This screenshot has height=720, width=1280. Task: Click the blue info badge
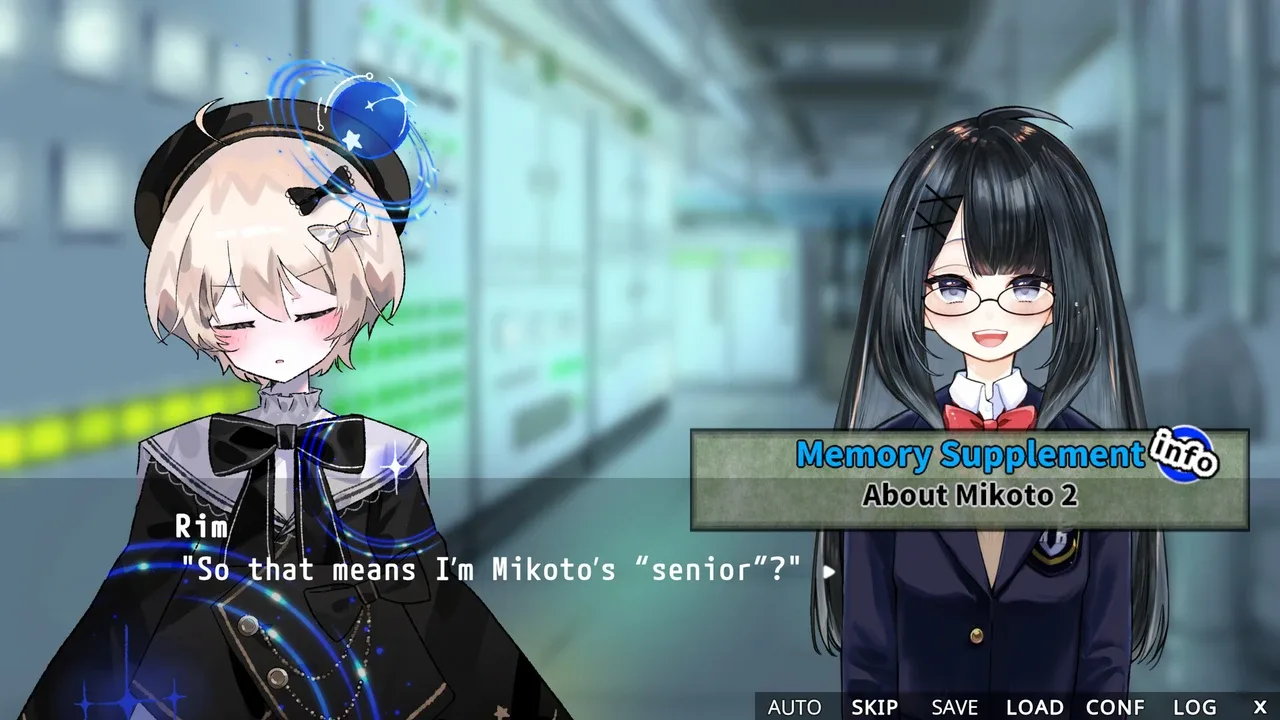1183,457
